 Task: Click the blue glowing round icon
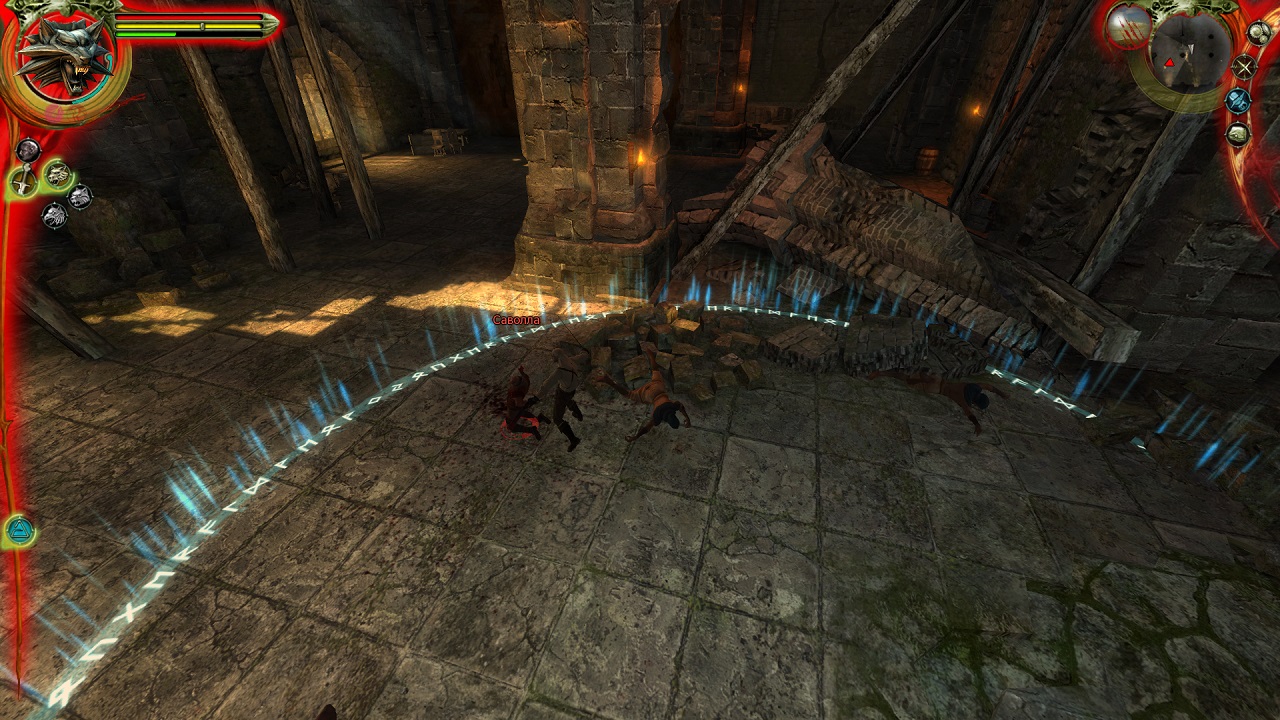point(1238,100)
